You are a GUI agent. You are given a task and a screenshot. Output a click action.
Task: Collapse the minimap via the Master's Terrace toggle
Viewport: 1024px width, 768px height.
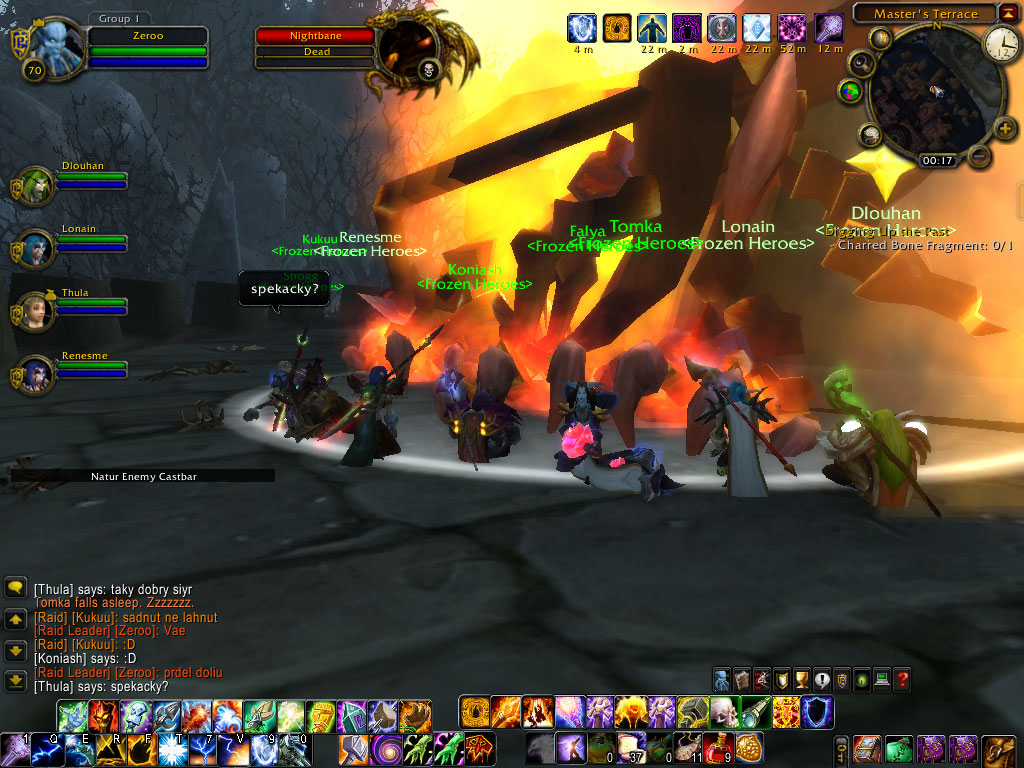coord(1008,13)
